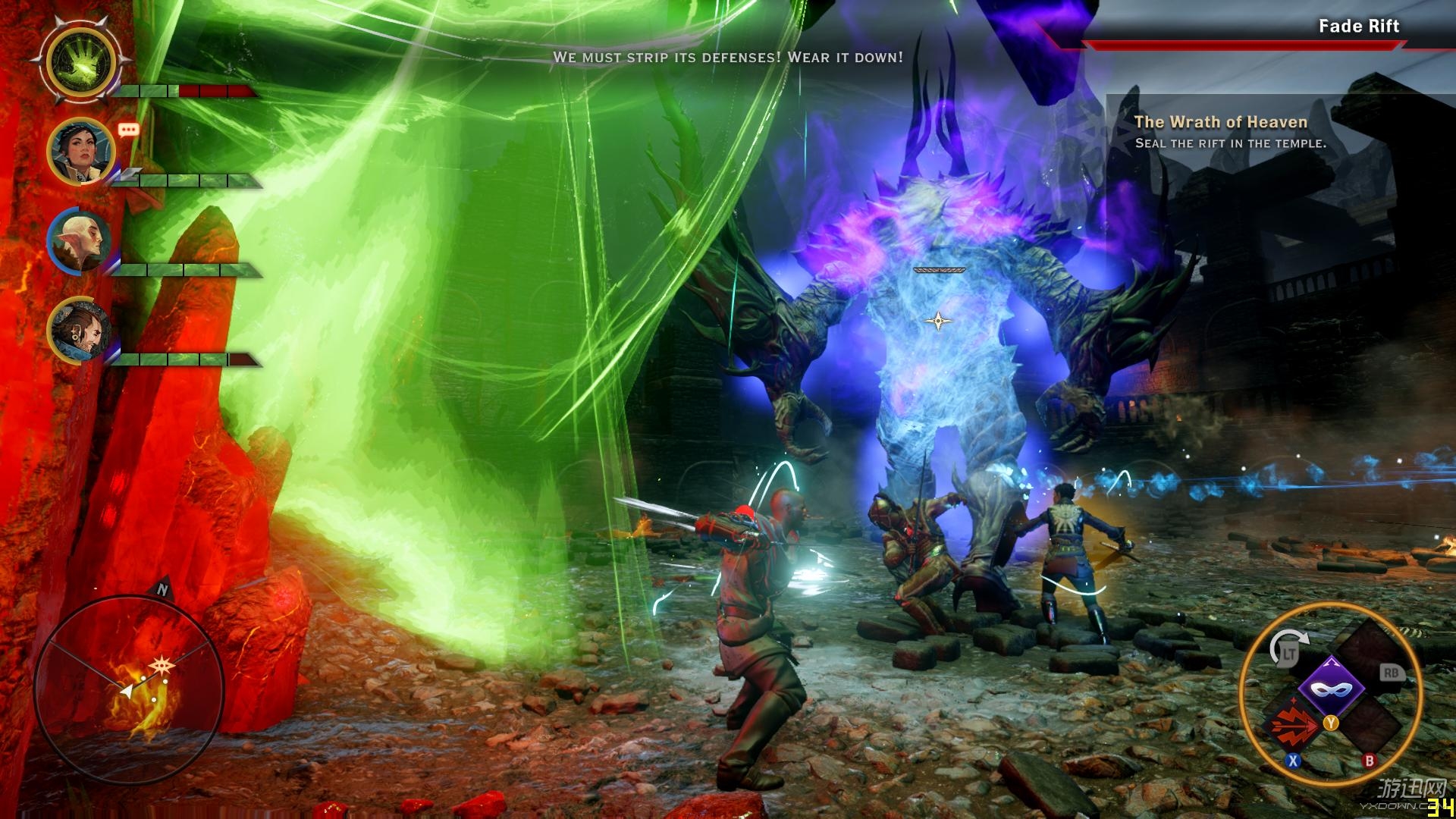Viewport: 1456px width, 819px height.
Task: Open The Wrath of Heaven quest tracker
Action: [x=1220, y=122]
